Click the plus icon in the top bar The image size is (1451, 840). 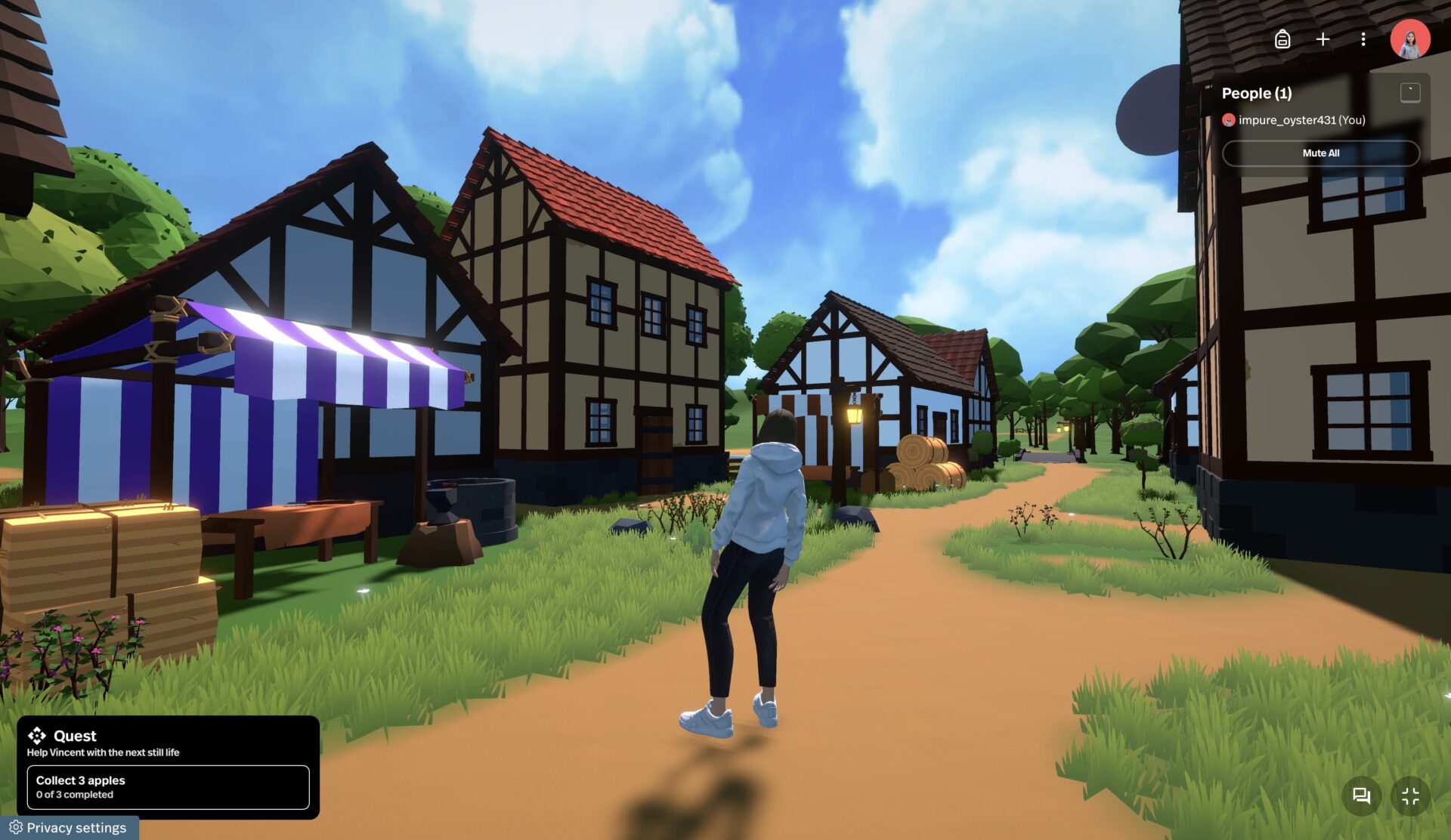[1323, 39]
